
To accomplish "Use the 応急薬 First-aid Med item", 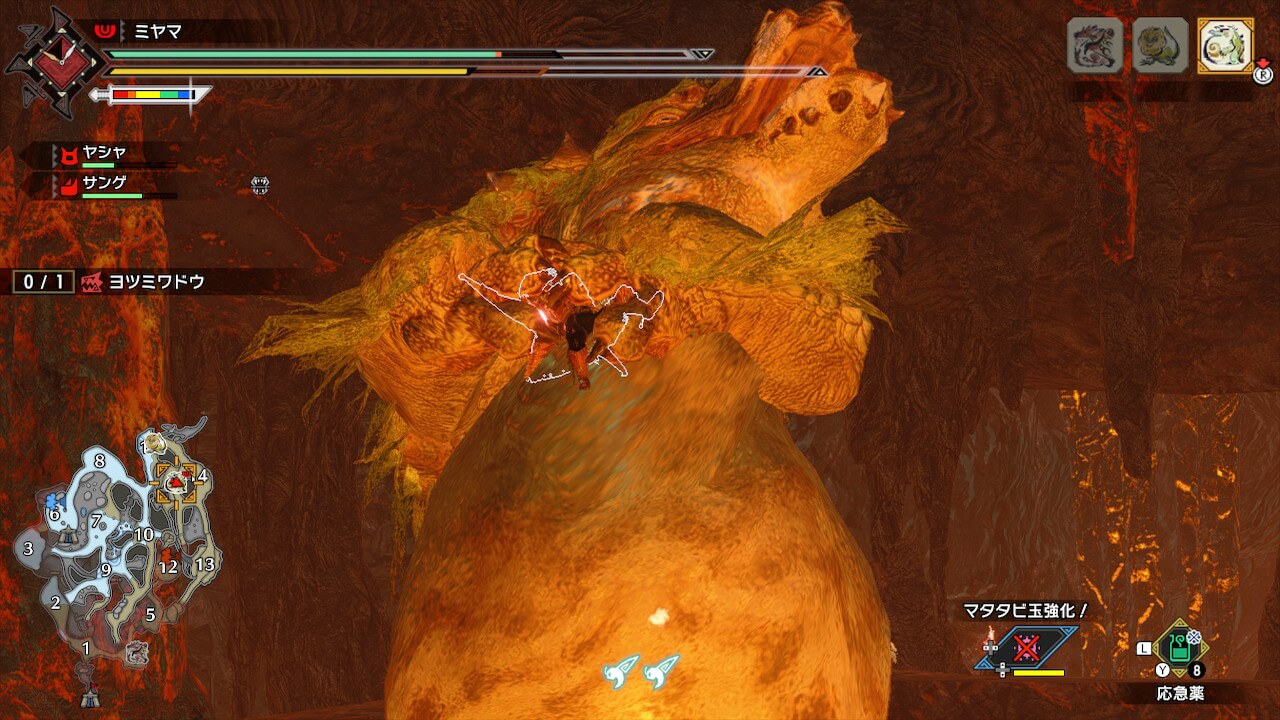I will click(1180, 649).
